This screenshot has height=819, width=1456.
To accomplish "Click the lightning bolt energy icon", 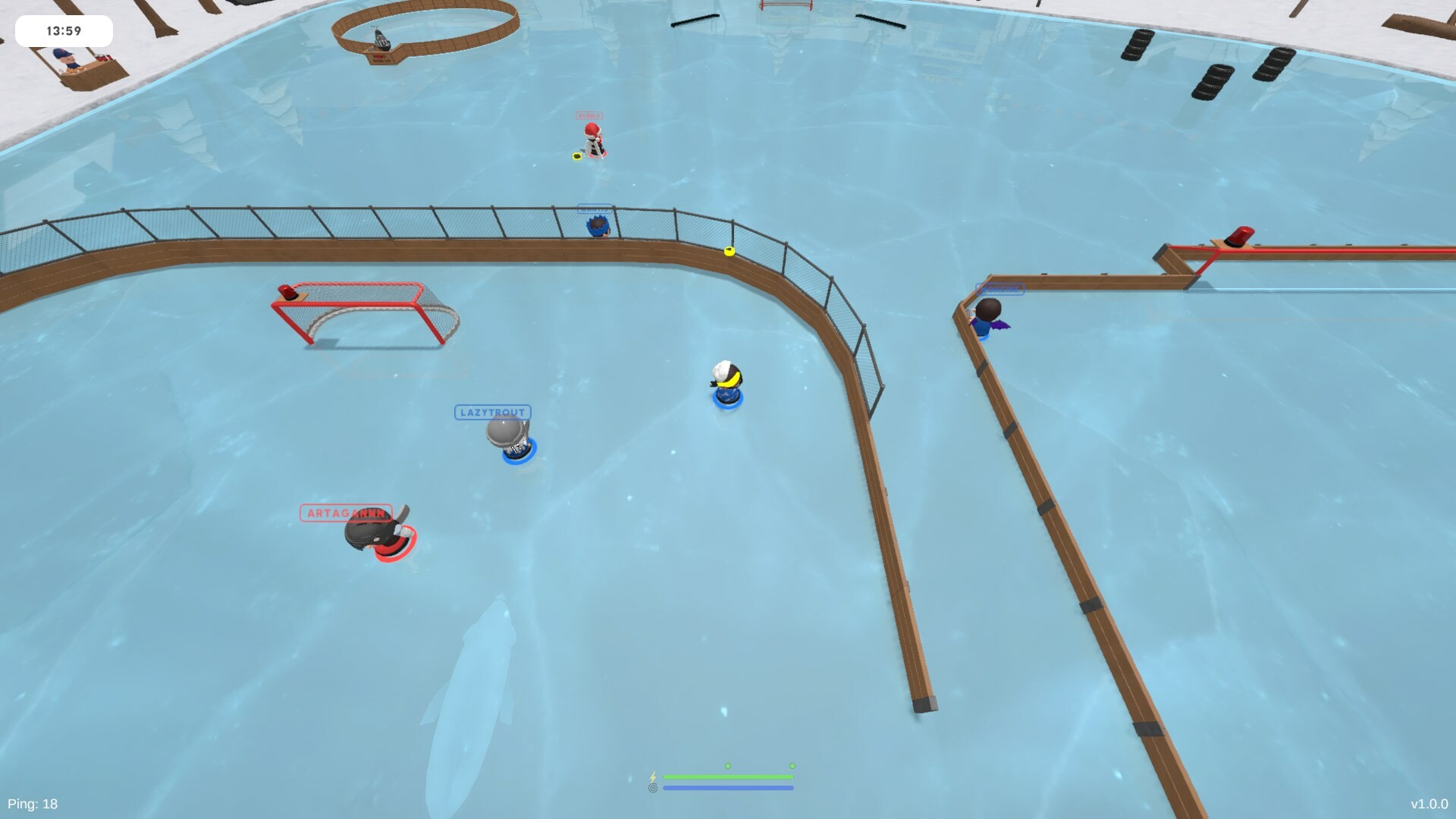I will tap(654, 777).
